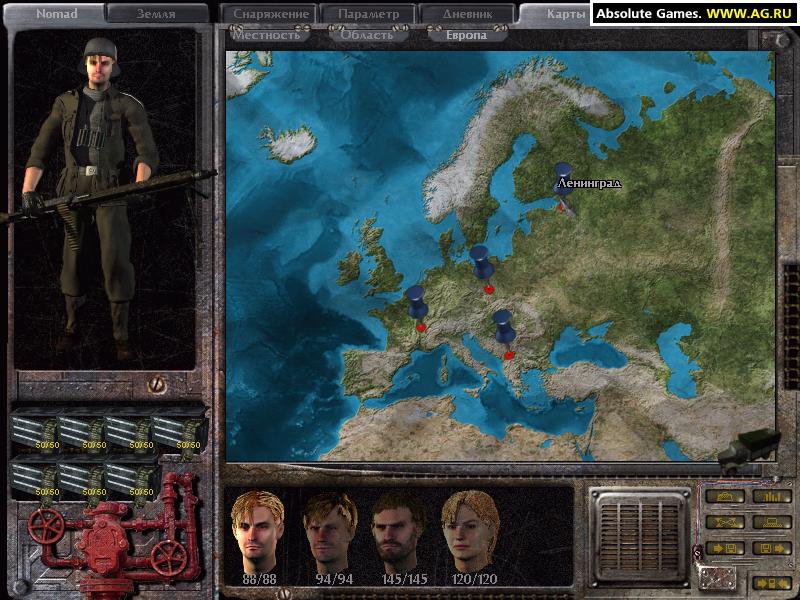Screen dimensions: 800x600
Task: Choose the Европа map view
Action: tap(466, 35)
